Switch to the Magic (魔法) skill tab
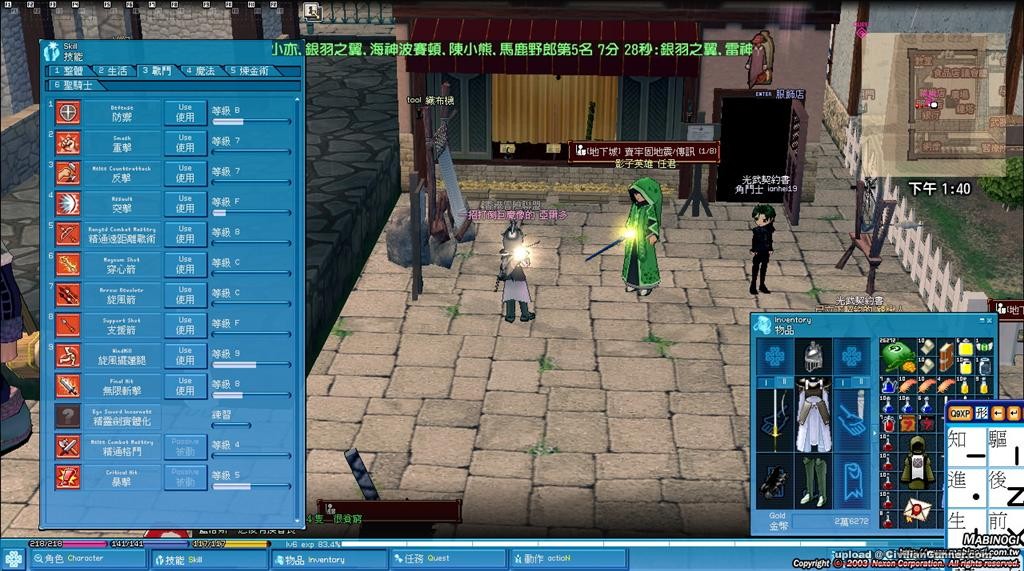This screenshot has width=1024, height=571. [204, 71]
